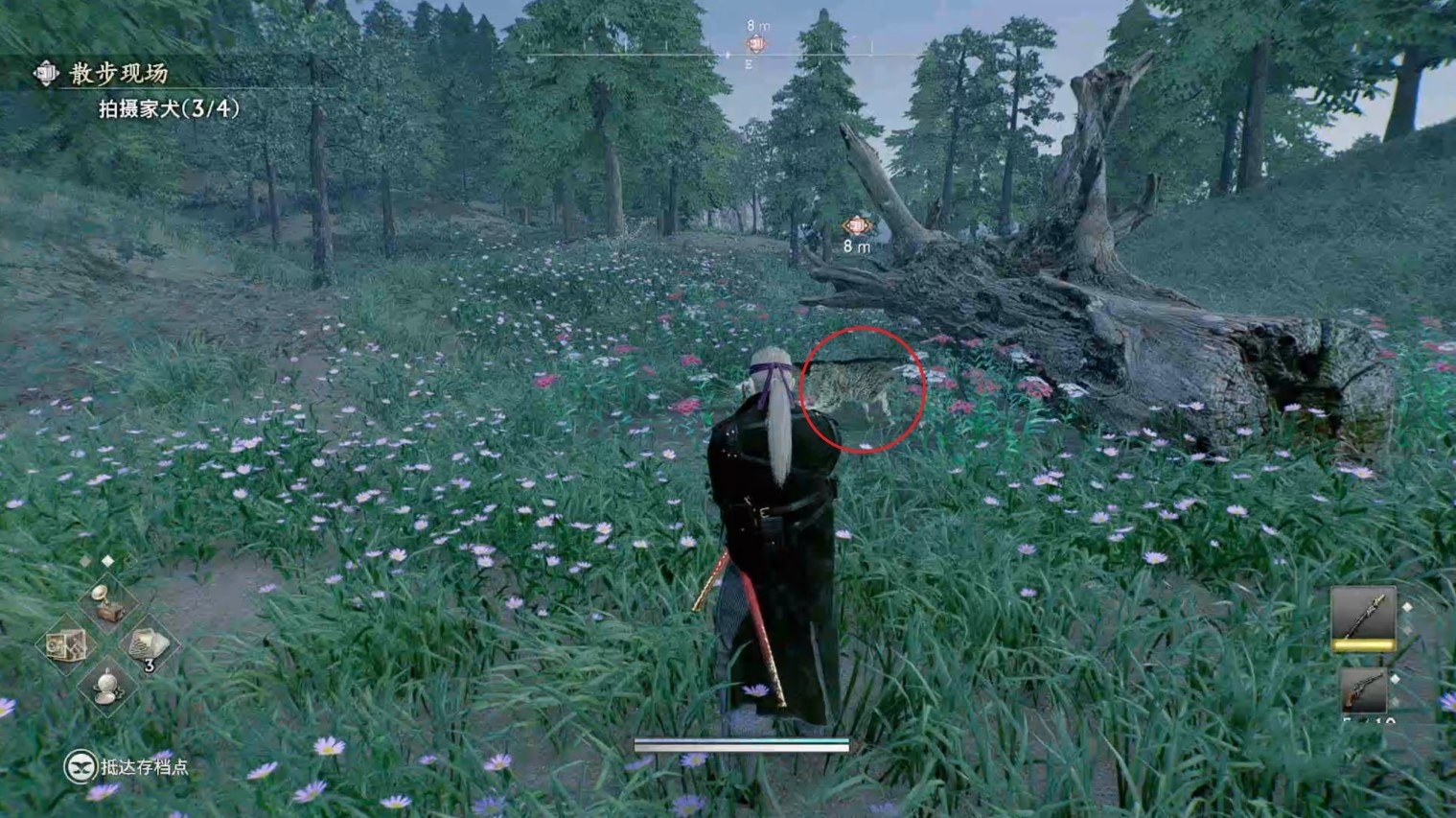Select the floating 8 m waypoint marker
1456x818 pixels.
(x=855, y=226)
